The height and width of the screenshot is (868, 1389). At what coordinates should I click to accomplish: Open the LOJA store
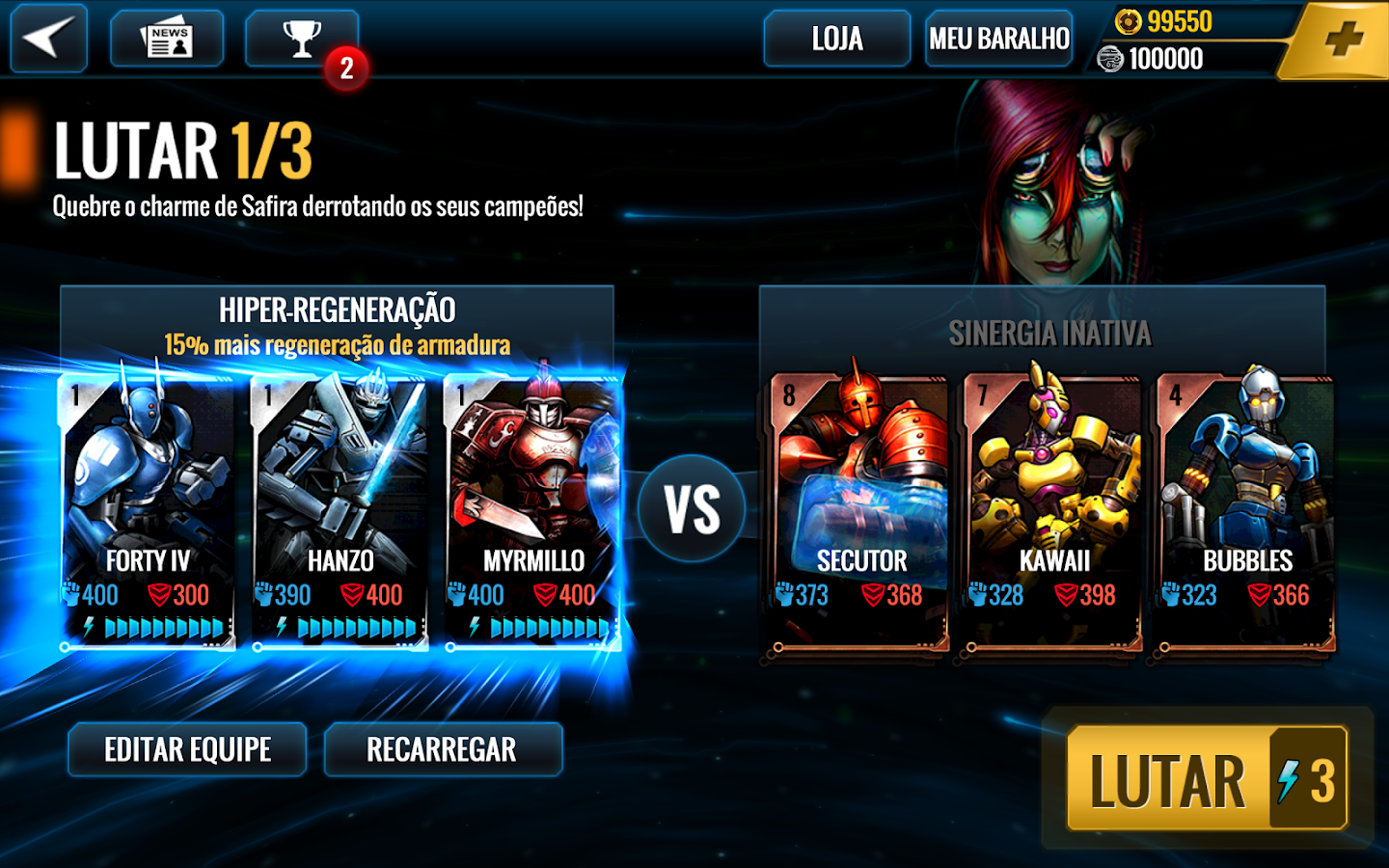(835, 39)
